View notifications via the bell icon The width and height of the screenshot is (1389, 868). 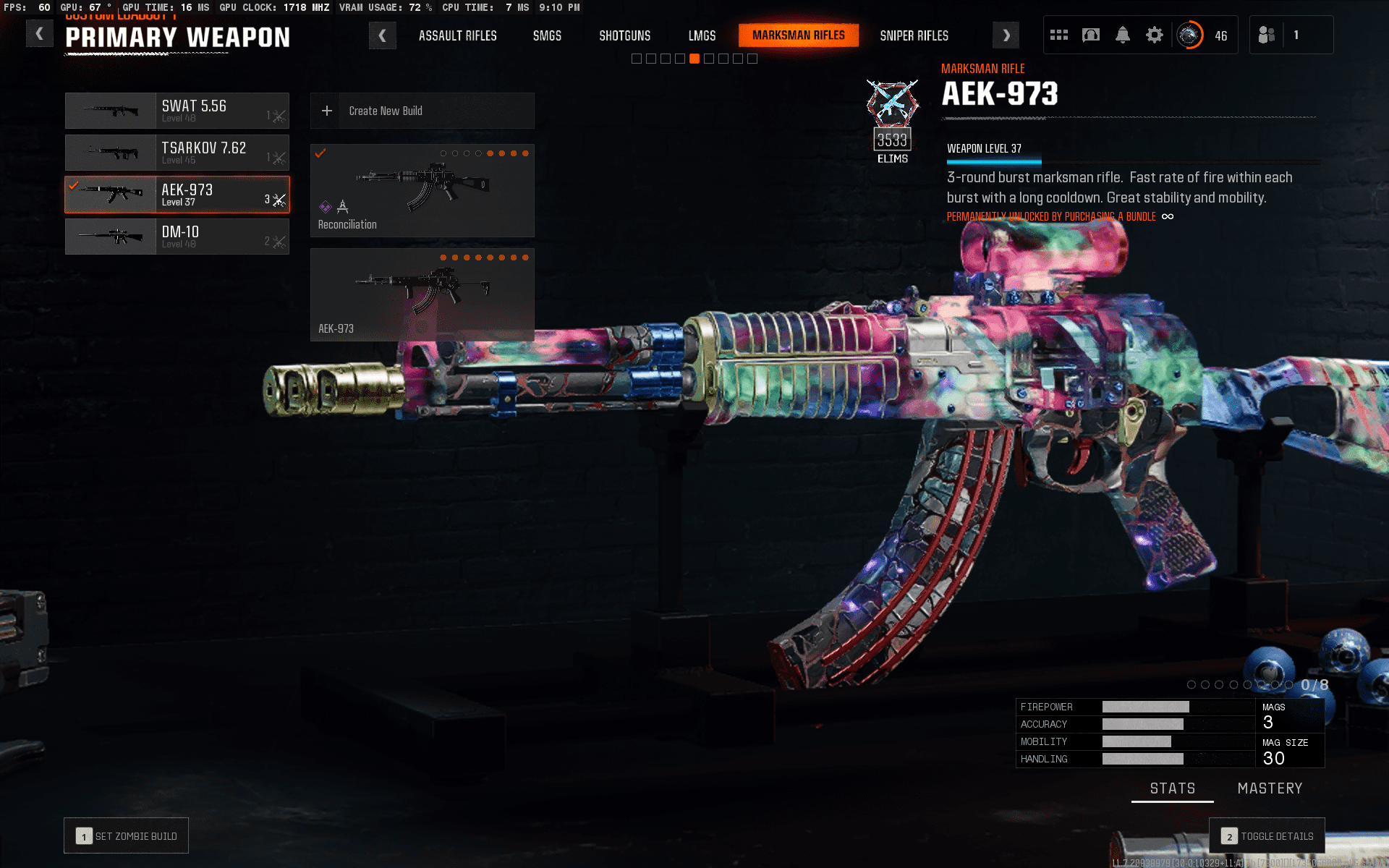(1123, 35)
